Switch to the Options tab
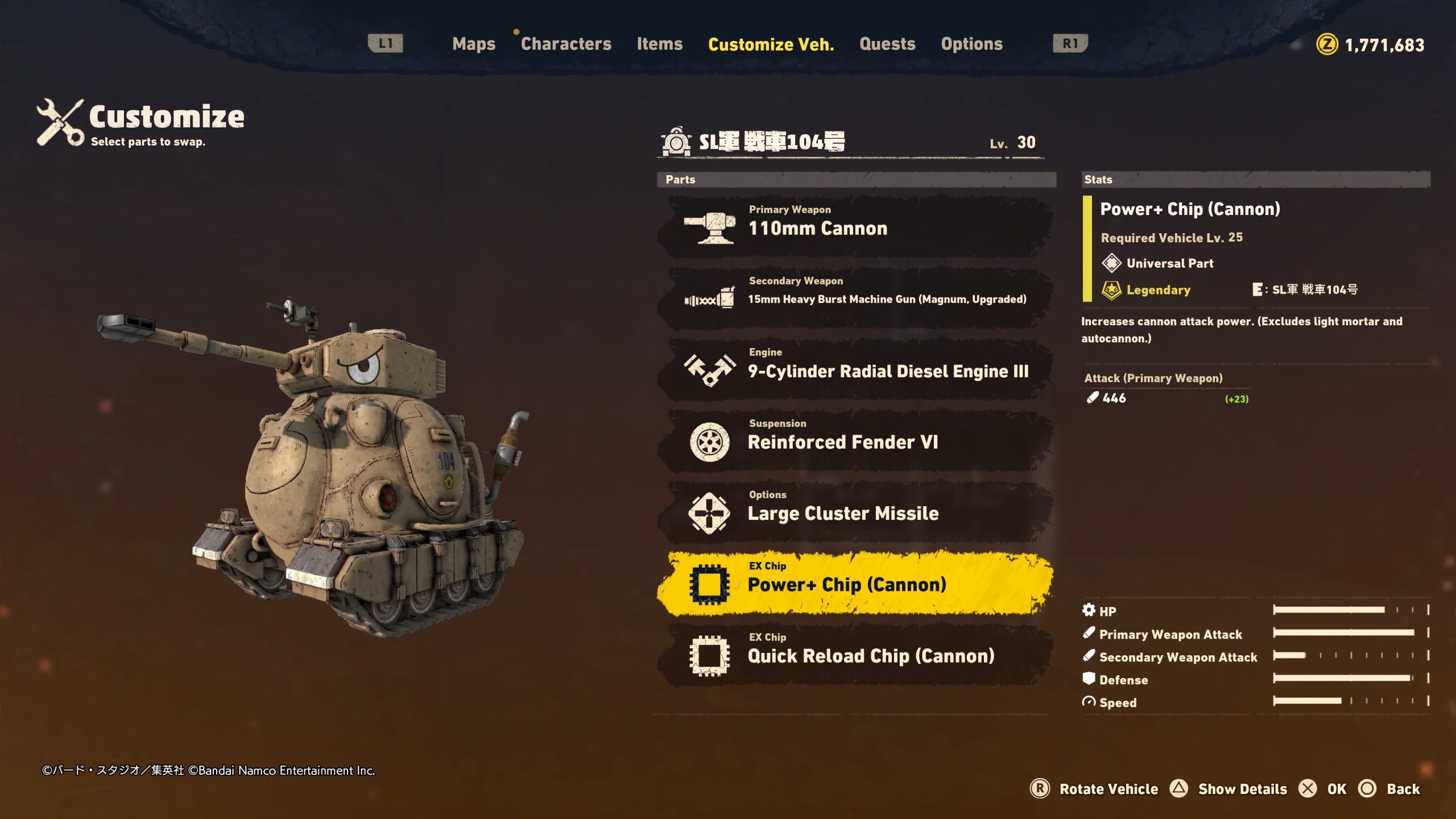 coord(971,44)
